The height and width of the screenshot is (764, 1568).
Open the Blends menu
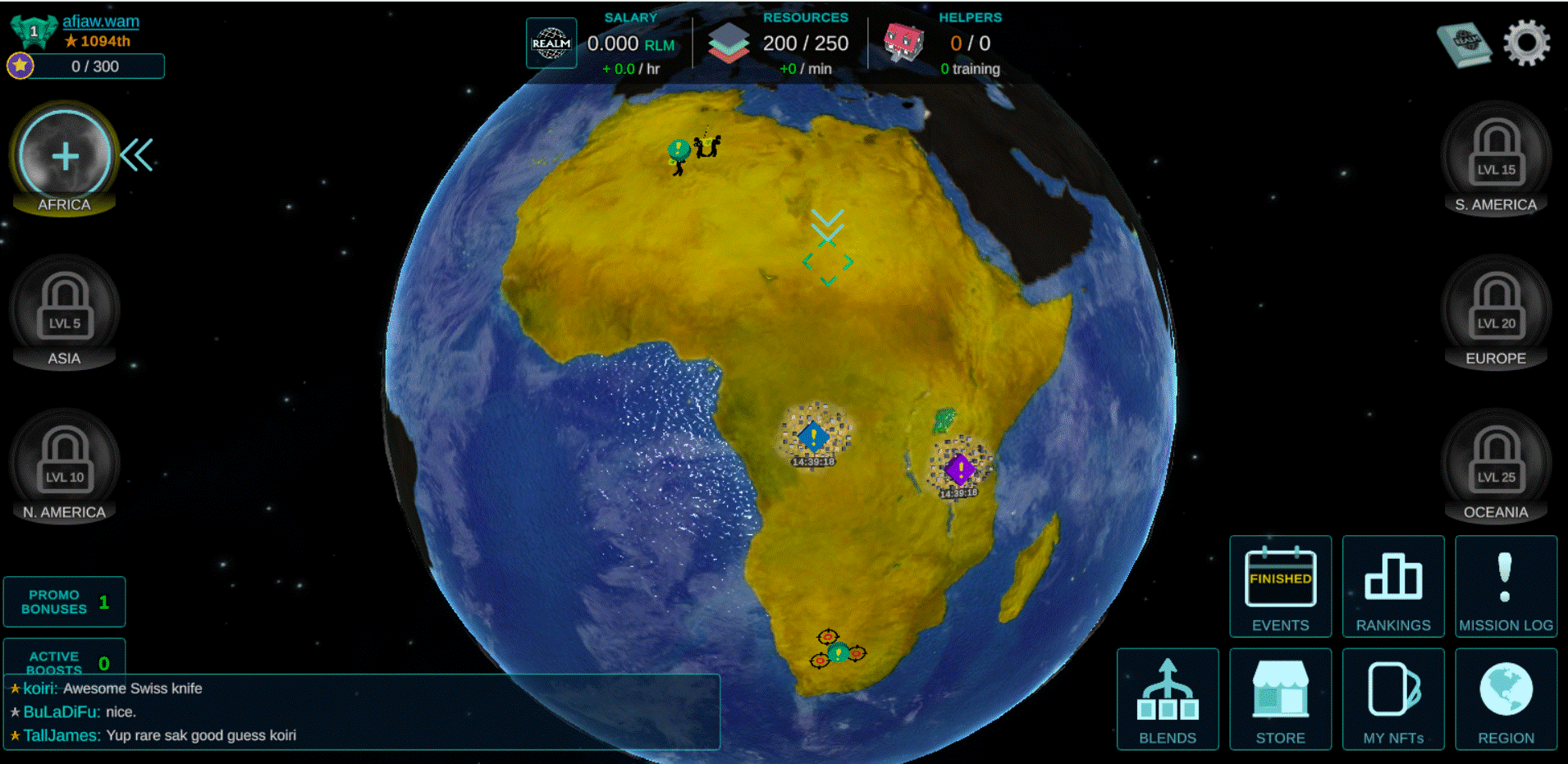[1168, 699]
